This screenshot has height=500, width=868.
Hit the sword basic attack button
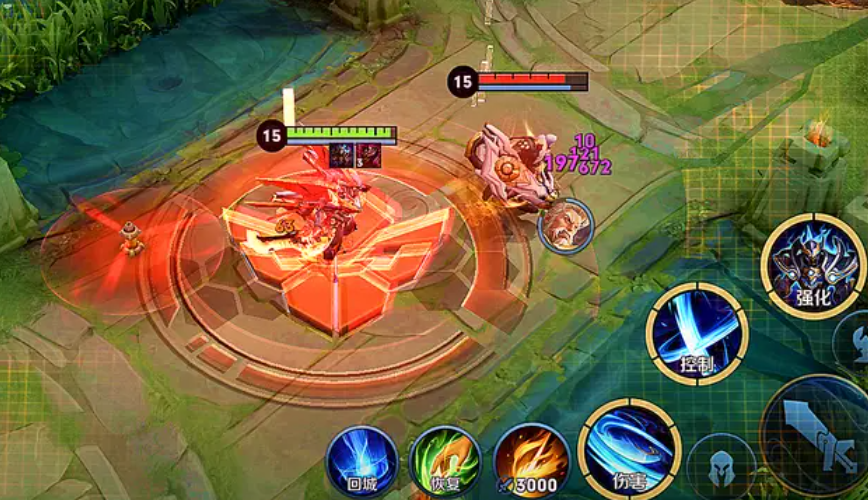pos(818,435)
